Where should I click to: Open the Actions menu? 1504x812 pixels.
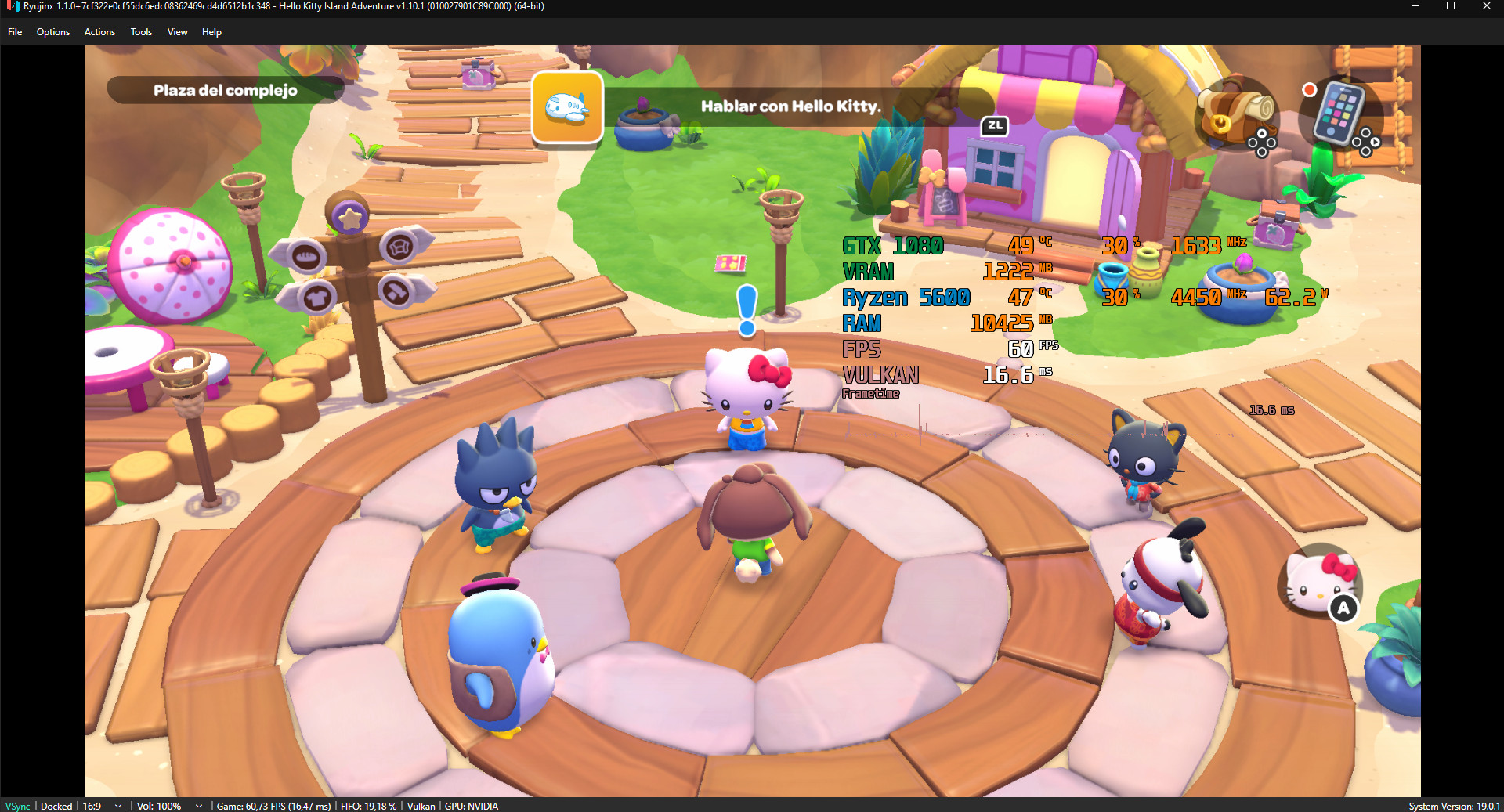tap(99, 32)
